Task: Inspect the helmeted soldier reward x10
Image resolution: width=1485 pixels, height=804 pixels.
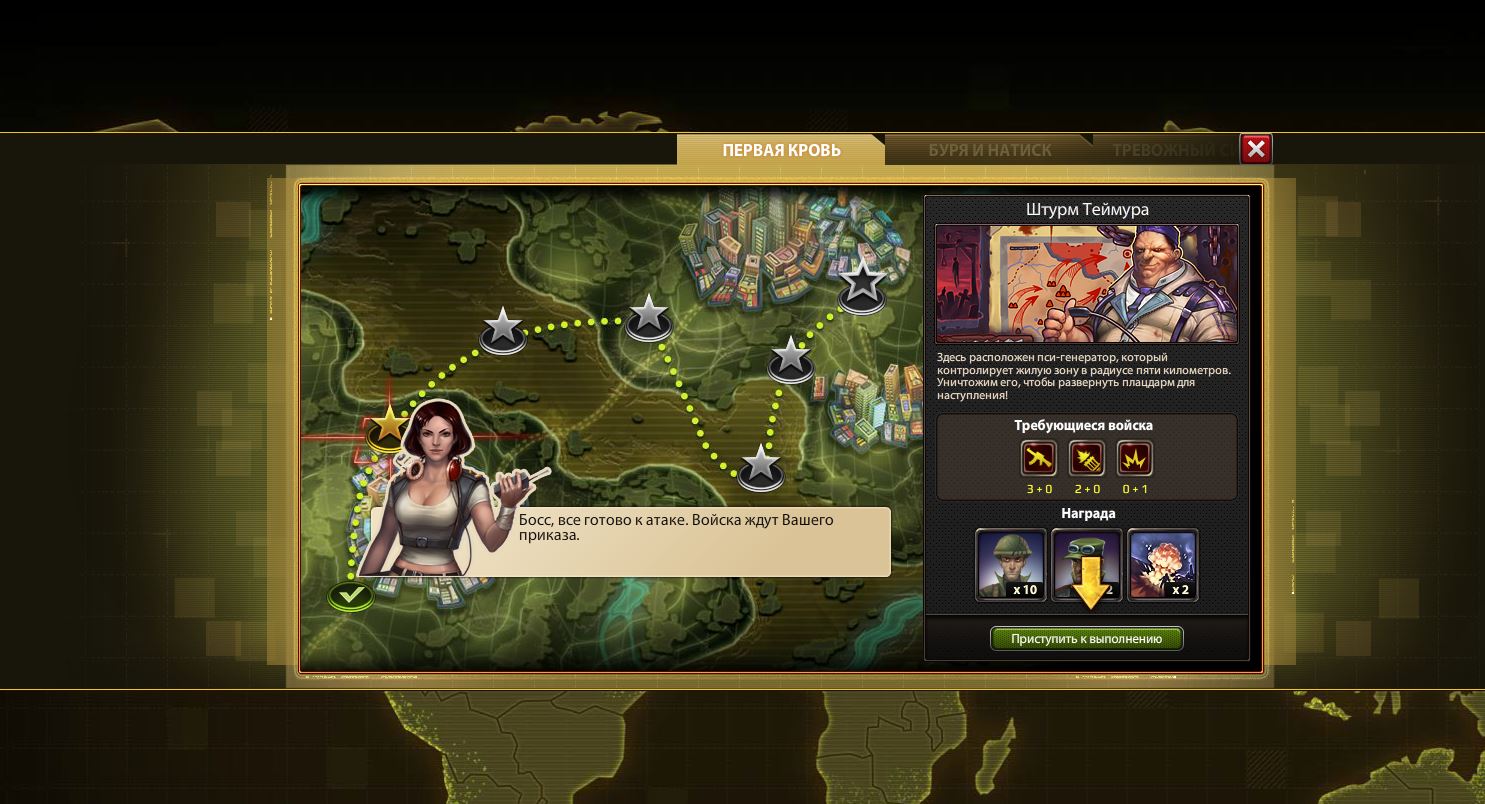Action: 1010,565
